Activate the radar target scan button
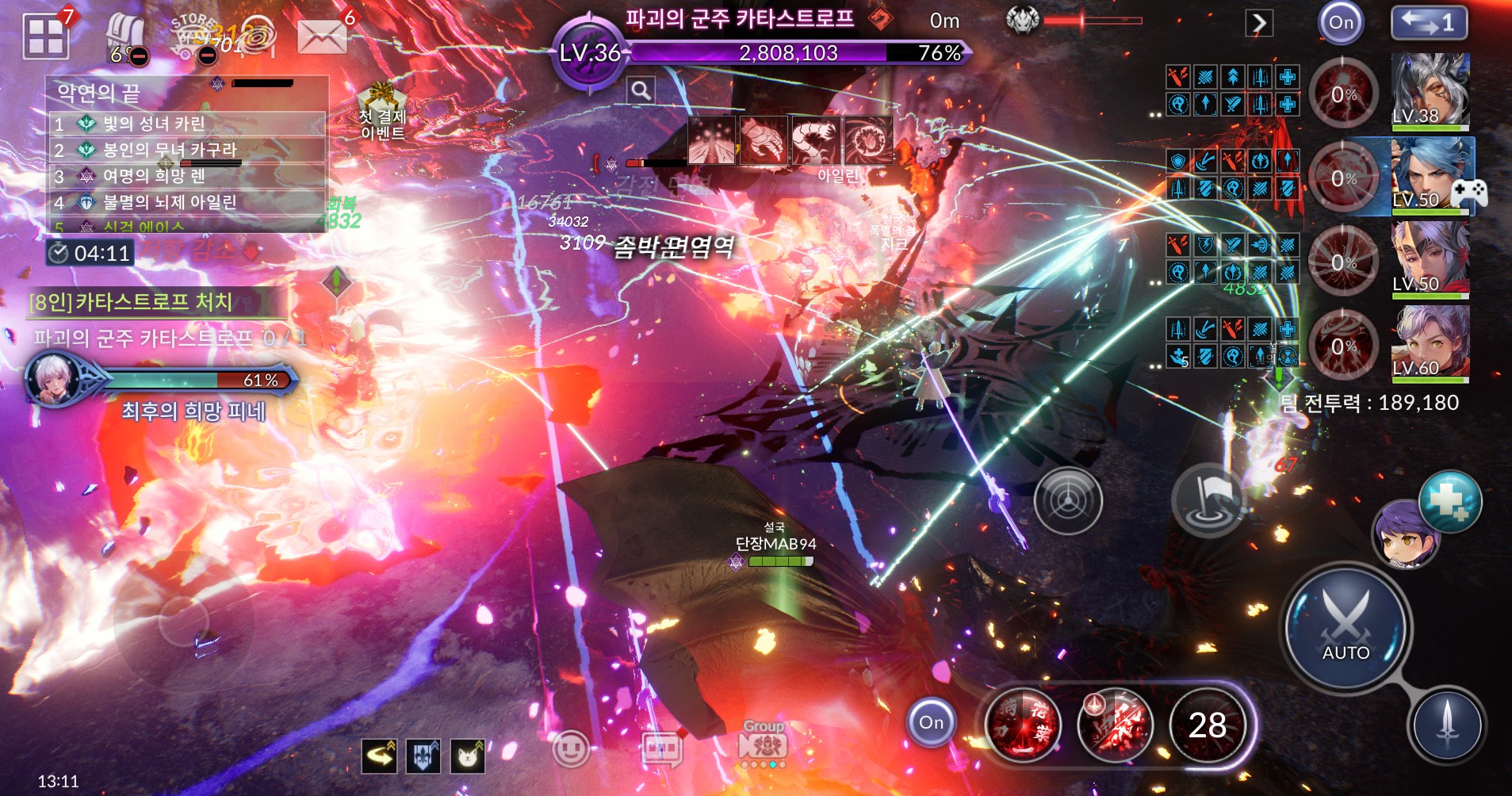The height and width of the screenshot is (796, 1512). (1068, 500)
